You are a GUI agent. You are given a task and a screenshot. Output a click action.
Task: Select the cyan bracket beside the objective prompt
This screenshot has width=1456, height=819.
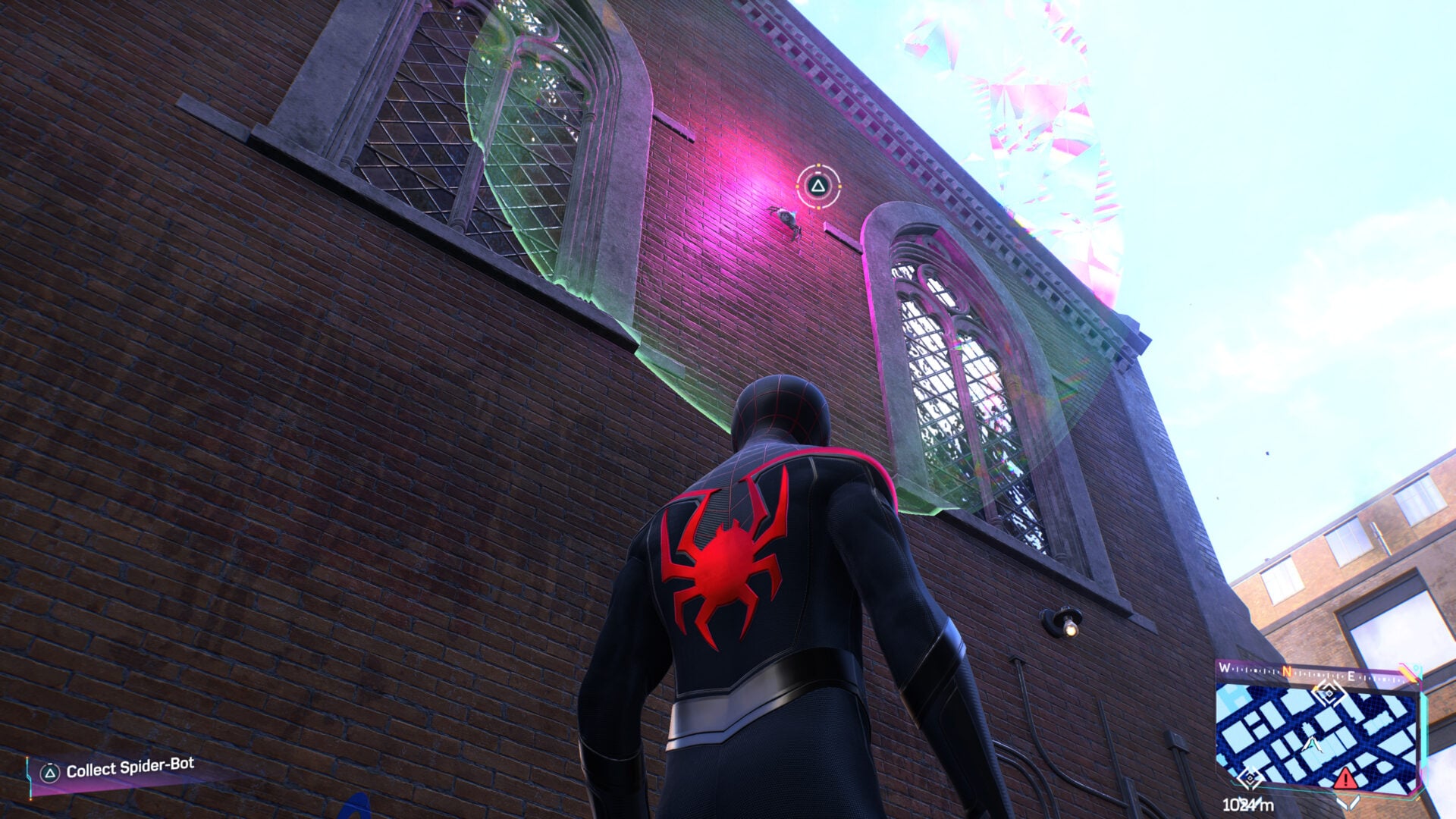tap(30, 777)
